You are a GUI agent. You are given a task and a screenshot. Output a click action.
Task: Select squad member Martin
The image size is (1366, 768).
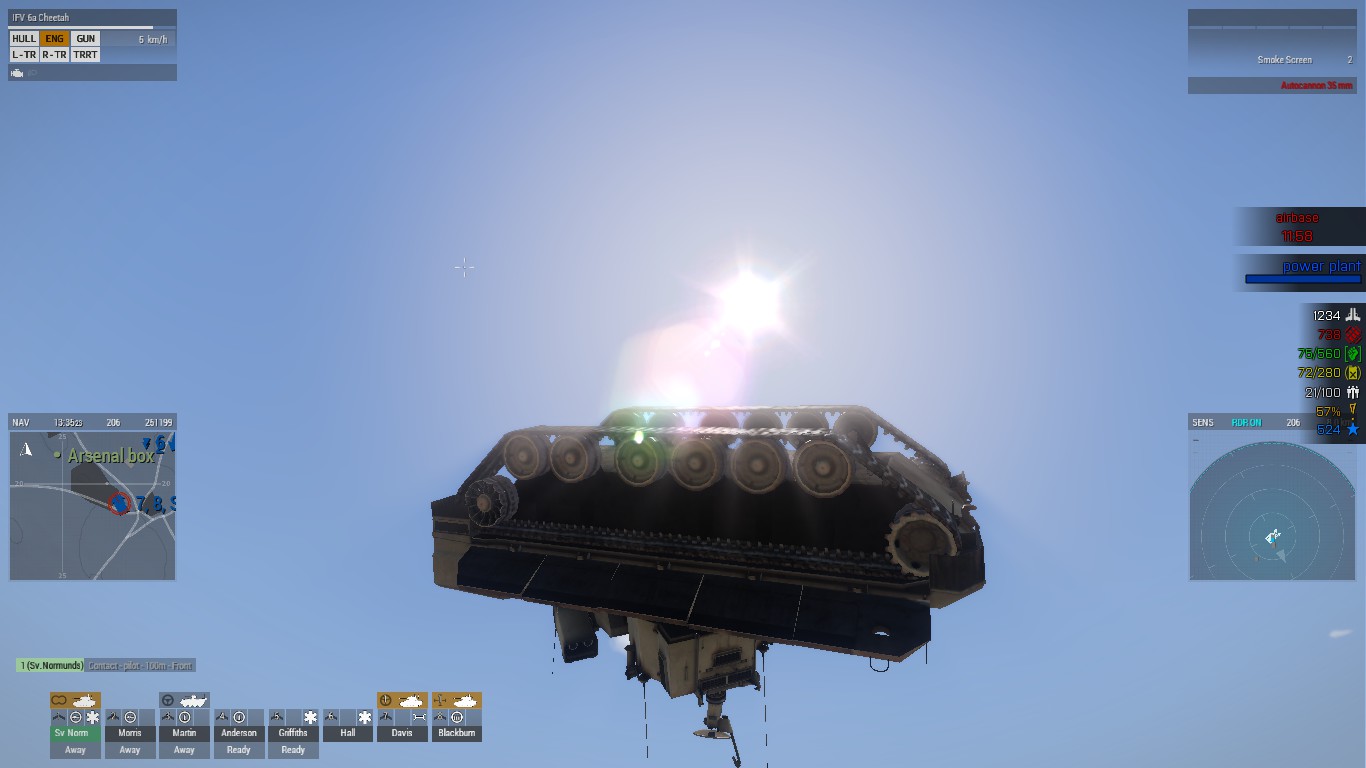pyautogui.click(x=184, y=732)
